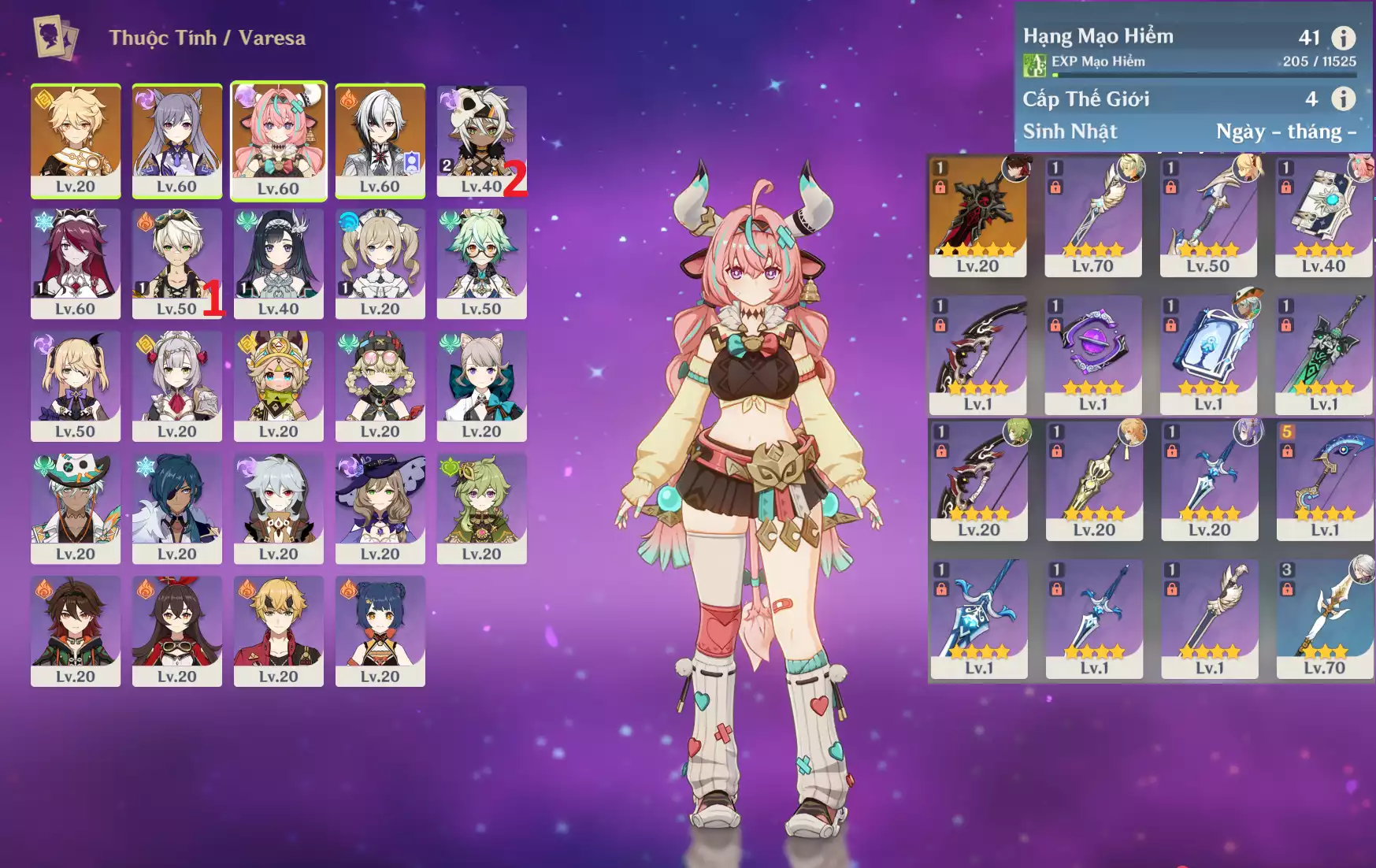Select the five-star crimson weapon at Lv.20
The image size is (1376, 868).
click(977, 216)
